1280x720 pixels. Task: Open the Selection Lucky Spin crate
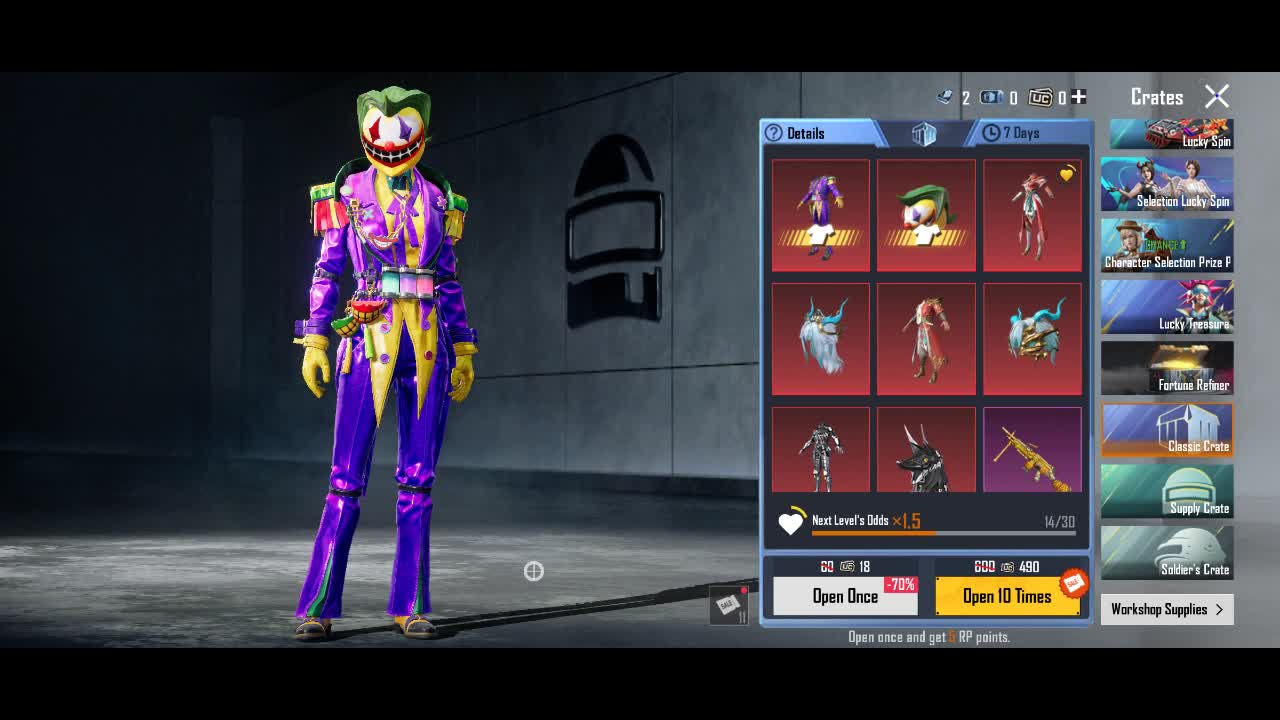pos(1167,184)
